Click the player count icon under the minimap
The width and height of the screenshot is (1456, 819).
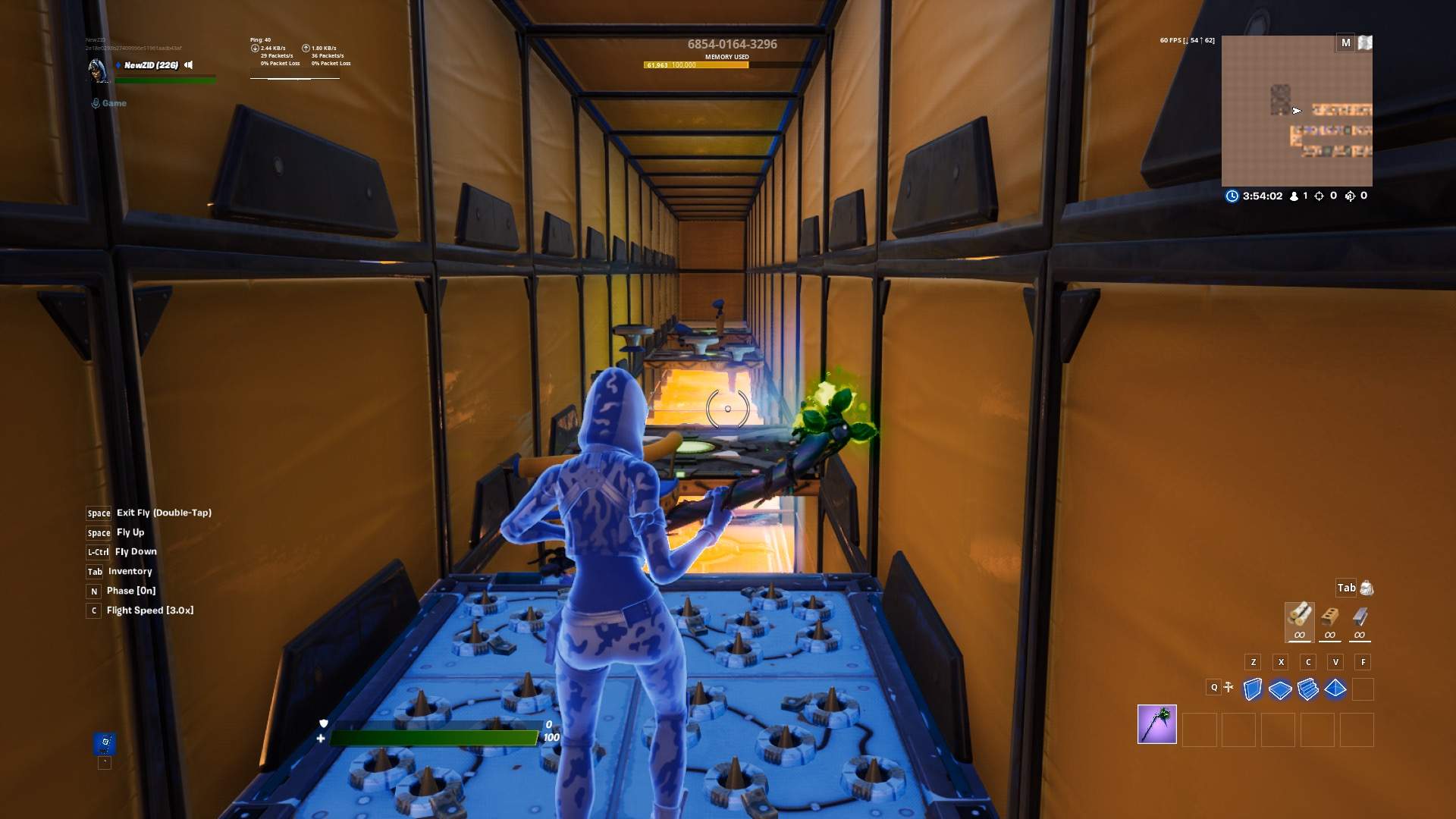[x=1294, y=196]
